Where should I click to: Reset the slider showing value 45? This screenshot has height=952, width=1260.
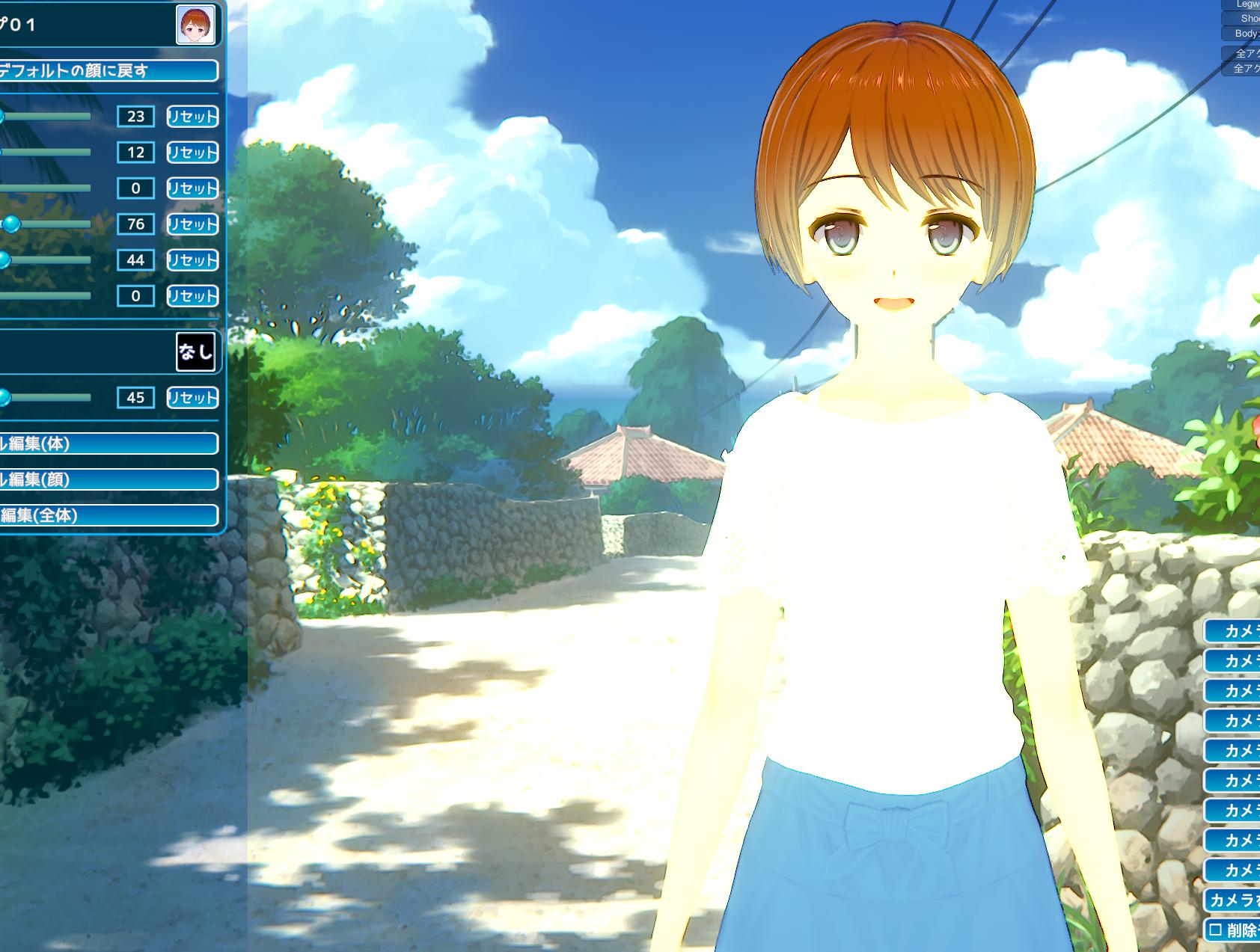192,398
